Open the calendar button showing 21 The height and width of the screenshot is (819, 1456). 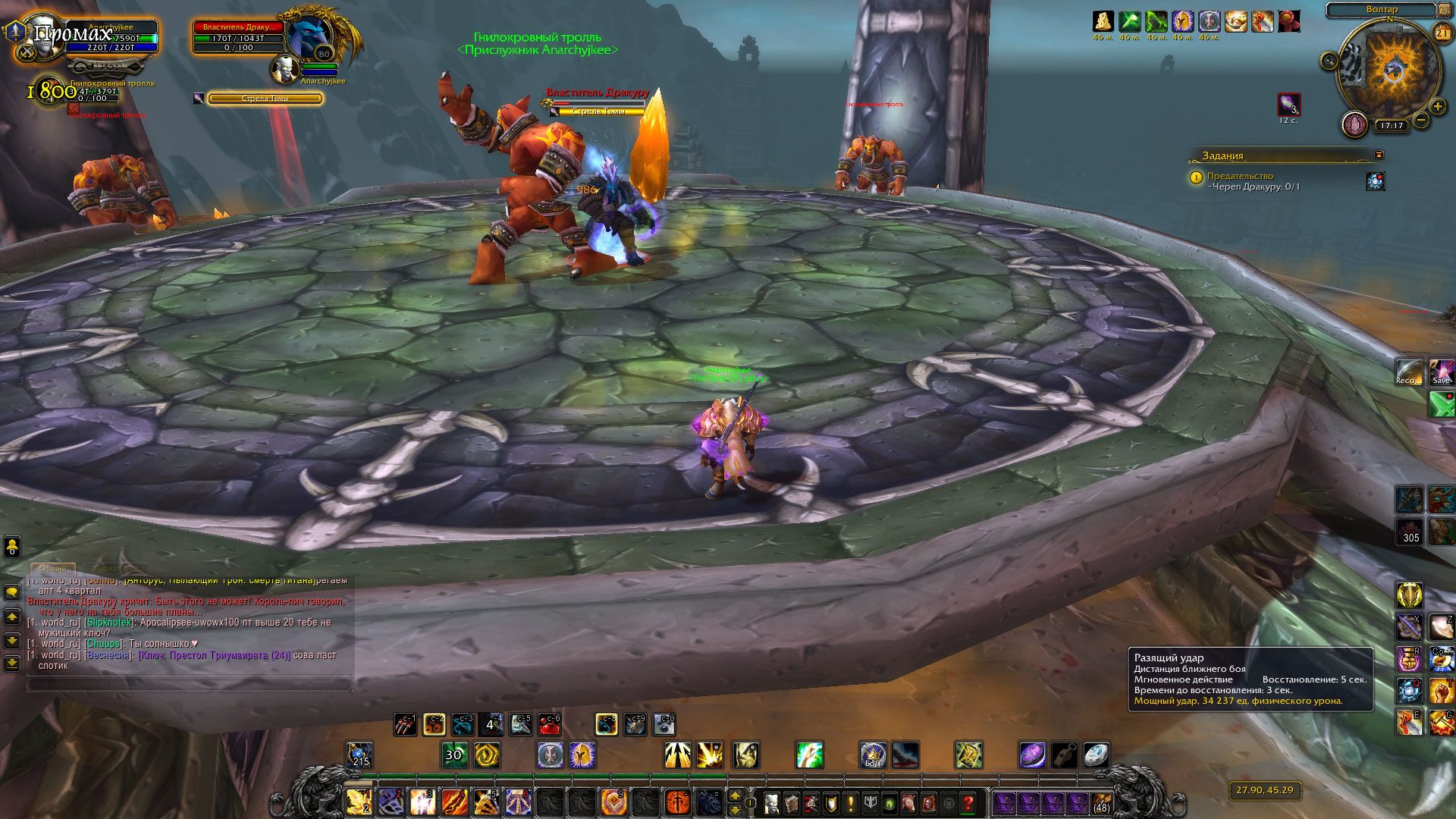[1442, 33]
